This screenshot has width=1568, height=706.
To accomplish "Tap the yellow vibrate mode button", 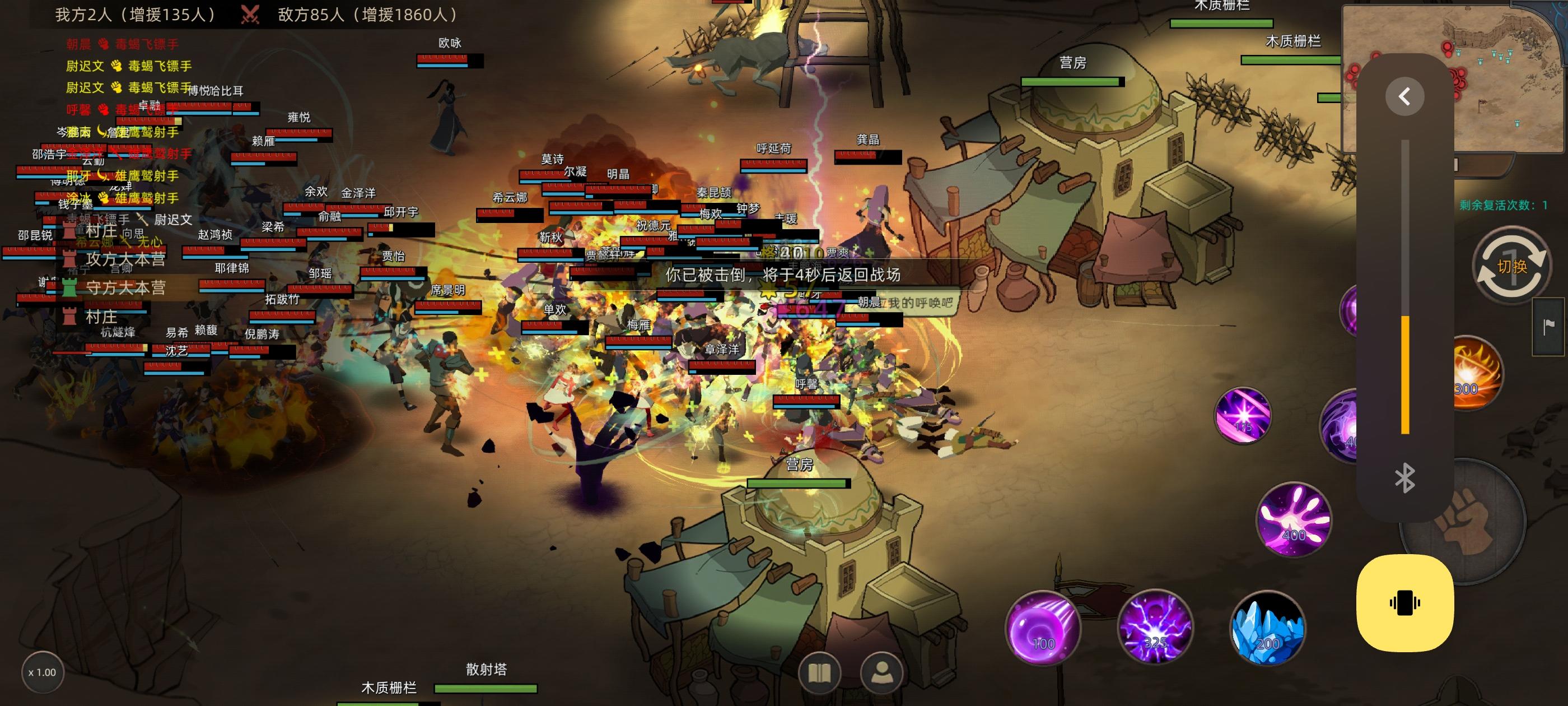I will tap(1405, 603).
